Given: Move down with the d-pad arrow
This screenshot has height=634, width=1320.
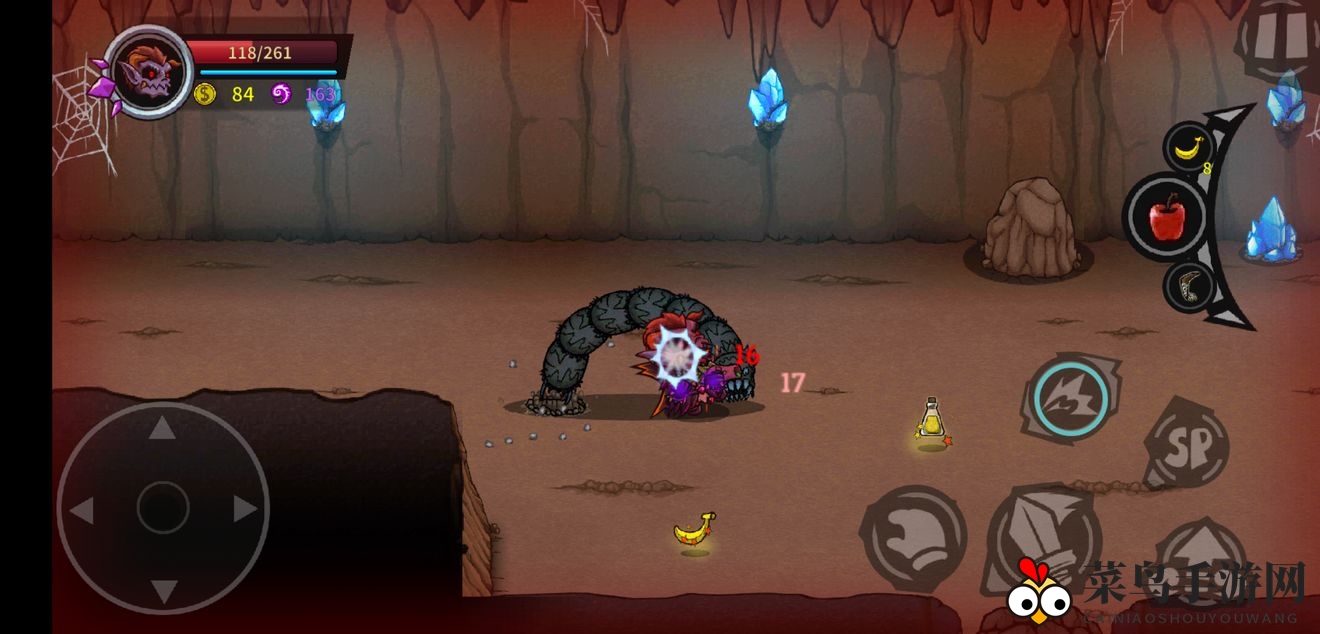Looking at the screenshot, I should [162, 590].
